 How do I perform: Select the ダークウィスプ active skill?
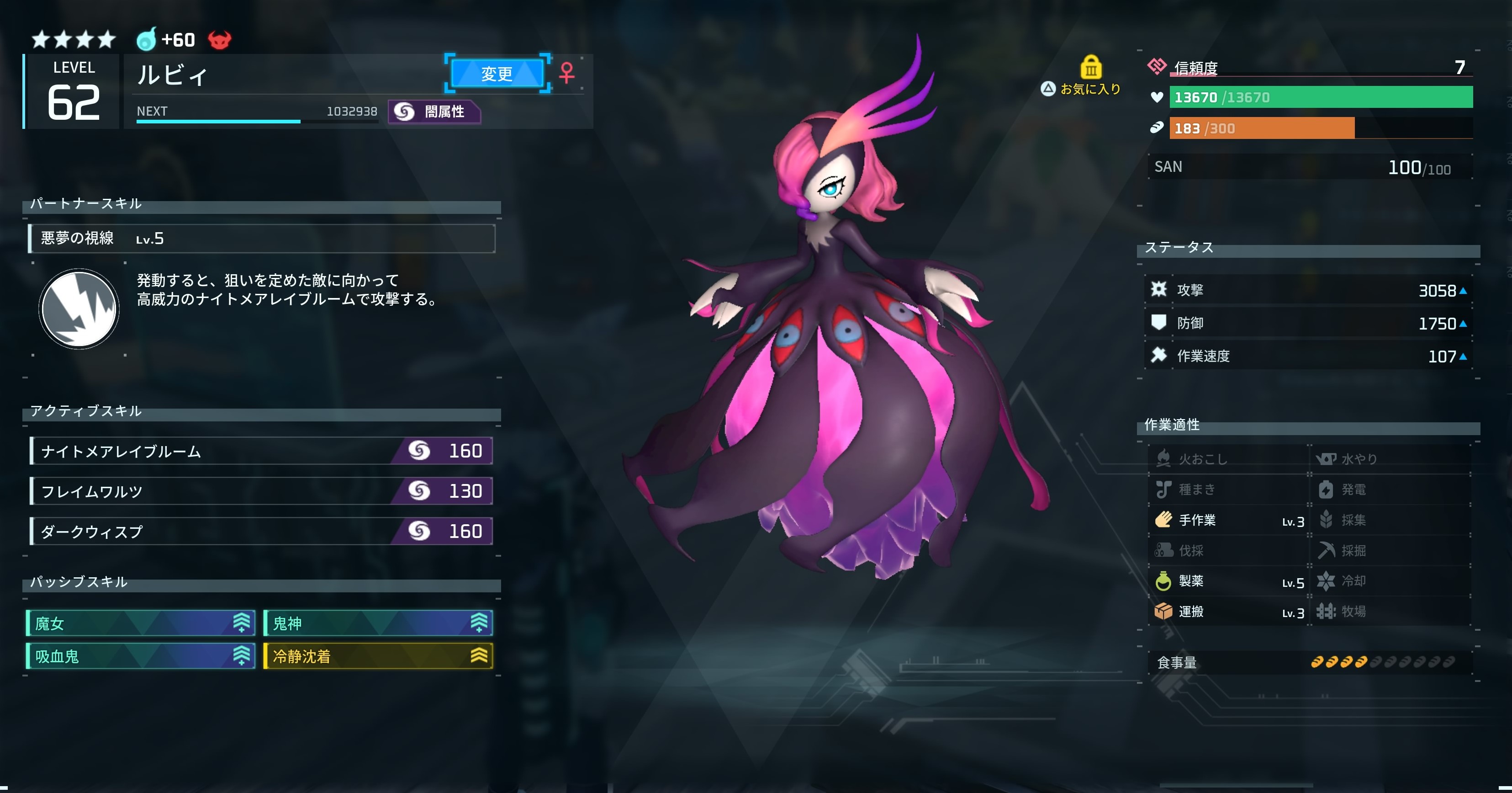click(262, 532)
